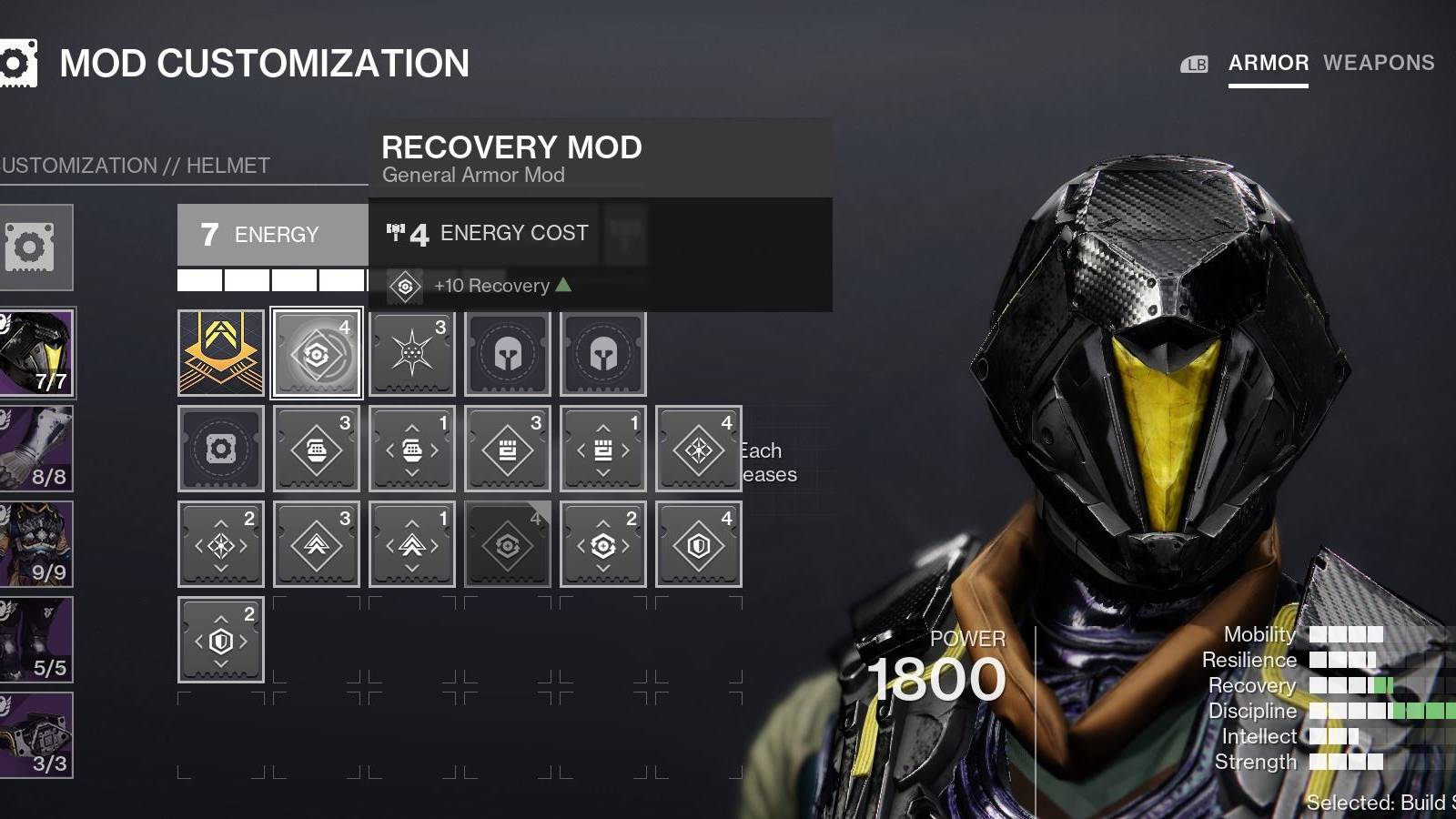The width and height of the screenshot is (1456, 819).
Task: Select the Recovery Mod in the top row
Action: (317, 353)
